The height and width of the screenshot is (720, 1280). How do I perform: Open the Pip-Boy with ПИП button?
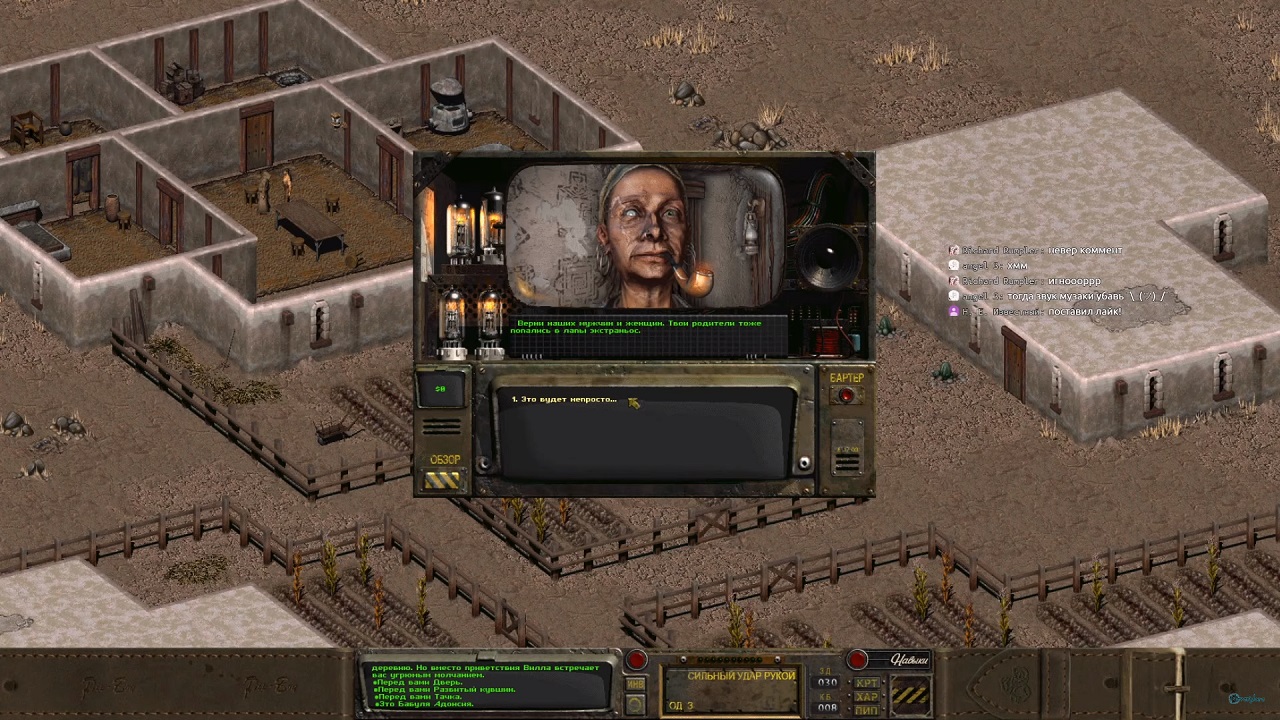coord(866,709)
